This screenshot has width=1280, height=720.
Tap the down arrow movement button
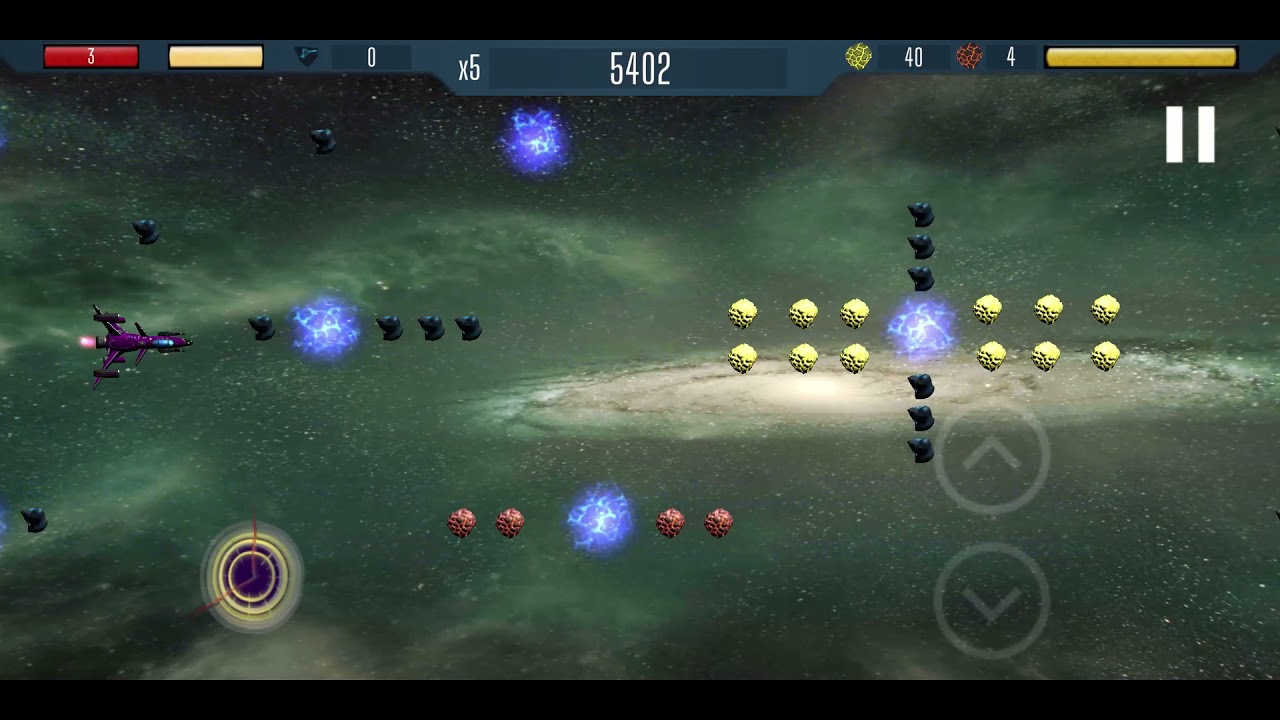tap(991, 601)
